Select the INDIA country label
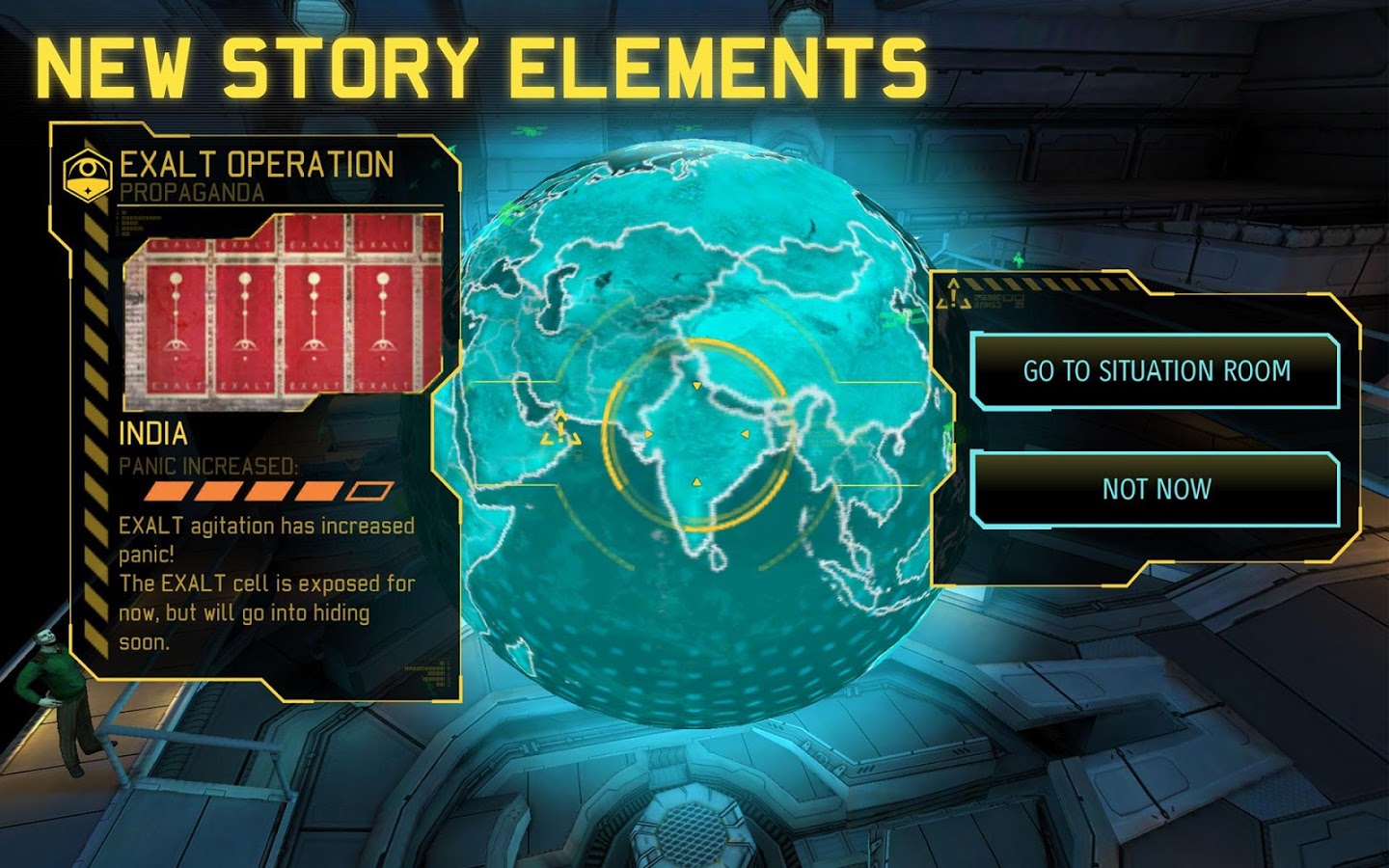Viewport: 1389px width, 868px height. click(x=152, y=434)
